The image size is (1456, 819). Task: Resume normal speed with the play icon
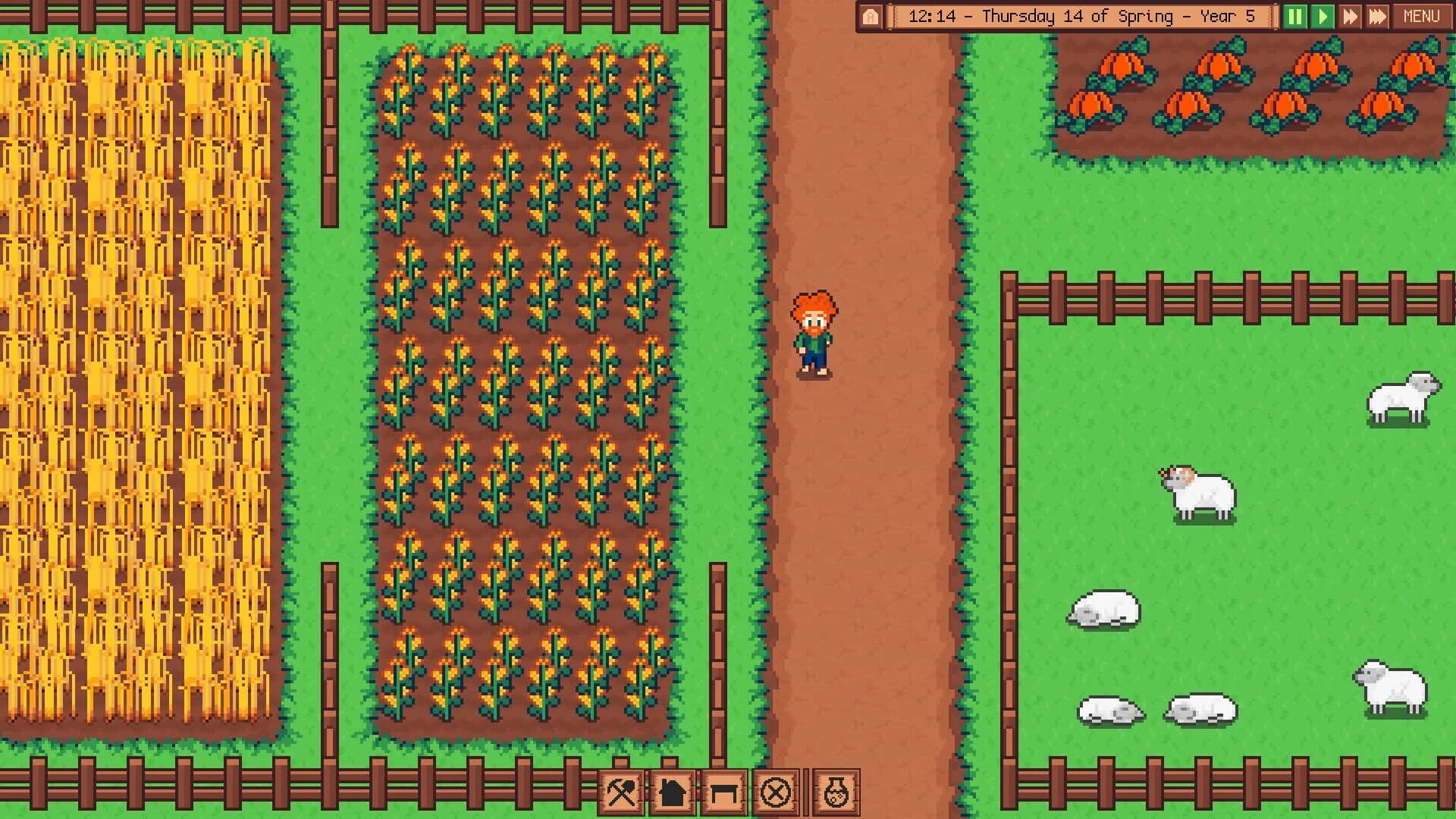pyautogui.click(x=1323, y=15)
